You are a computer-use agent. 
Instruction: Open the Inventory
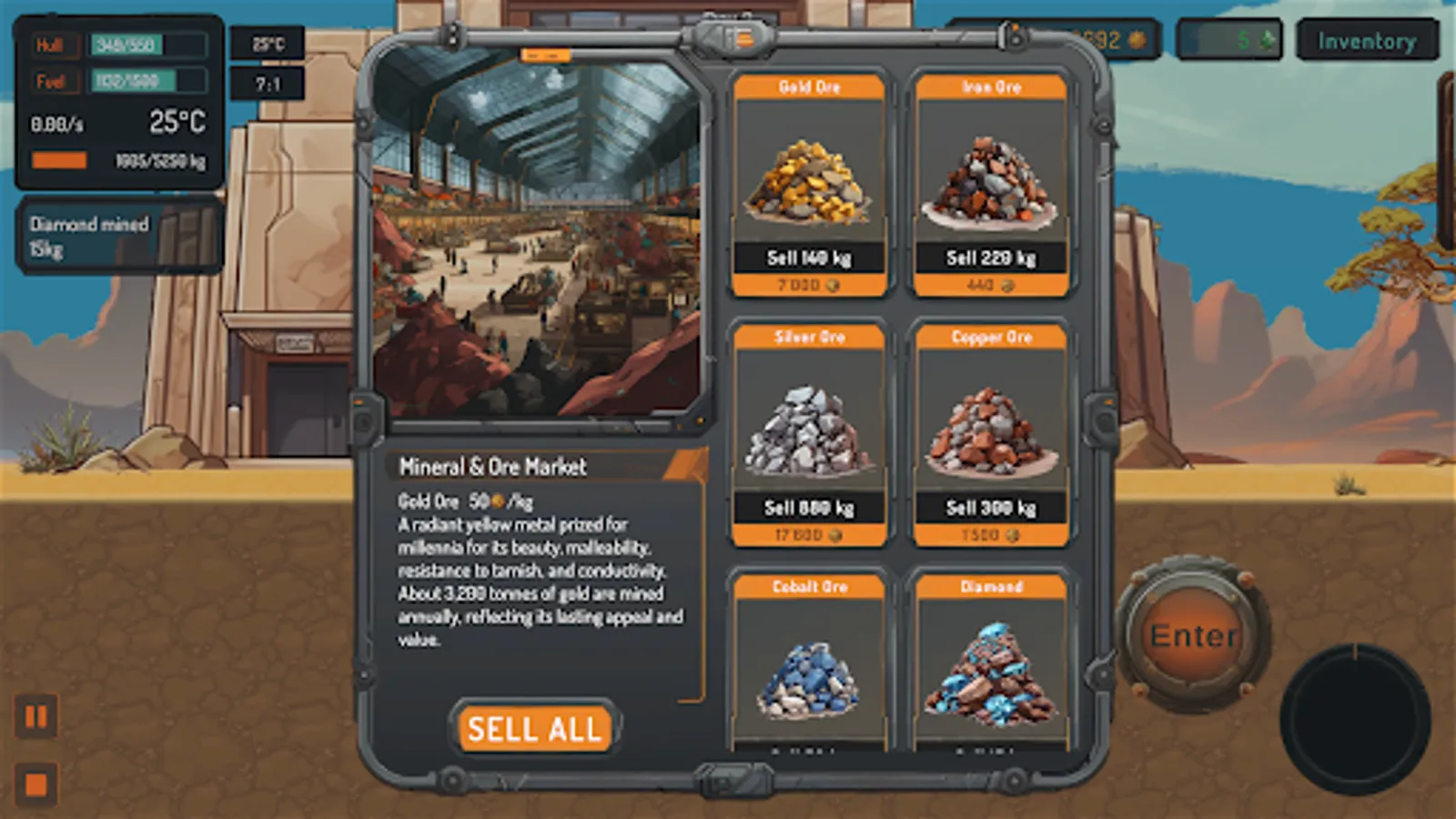(x=1368, y=40)
